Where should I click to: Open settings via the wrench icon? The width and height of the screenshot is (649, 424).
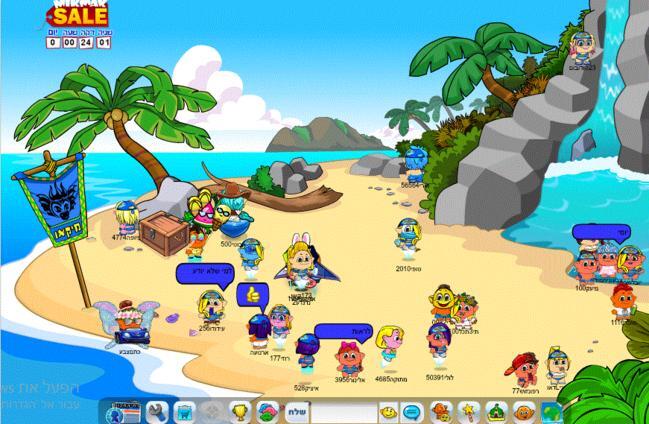(156, 411)
